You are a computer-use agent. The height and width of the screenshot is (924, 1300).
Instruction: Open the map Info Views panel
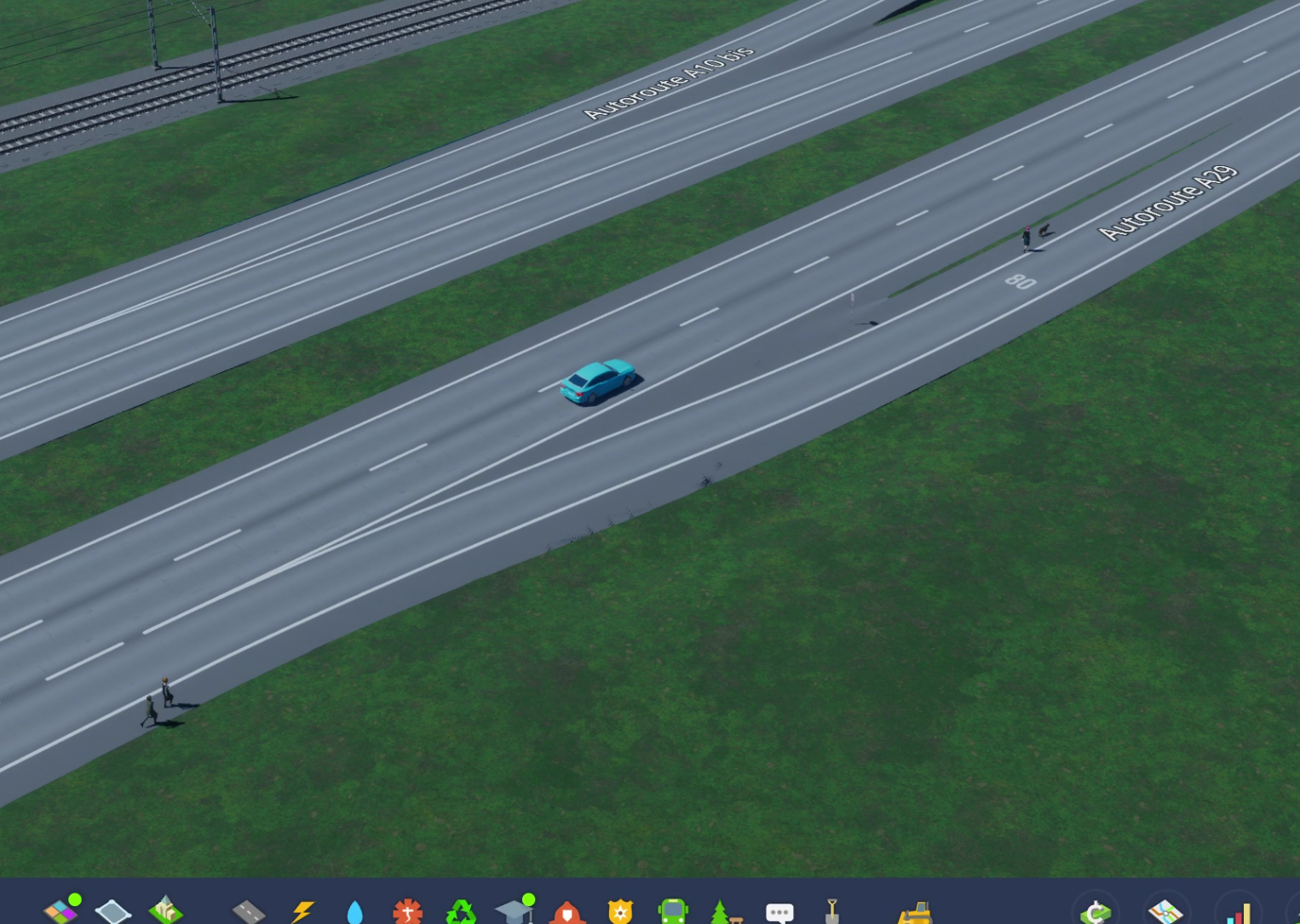point(1166,911)
